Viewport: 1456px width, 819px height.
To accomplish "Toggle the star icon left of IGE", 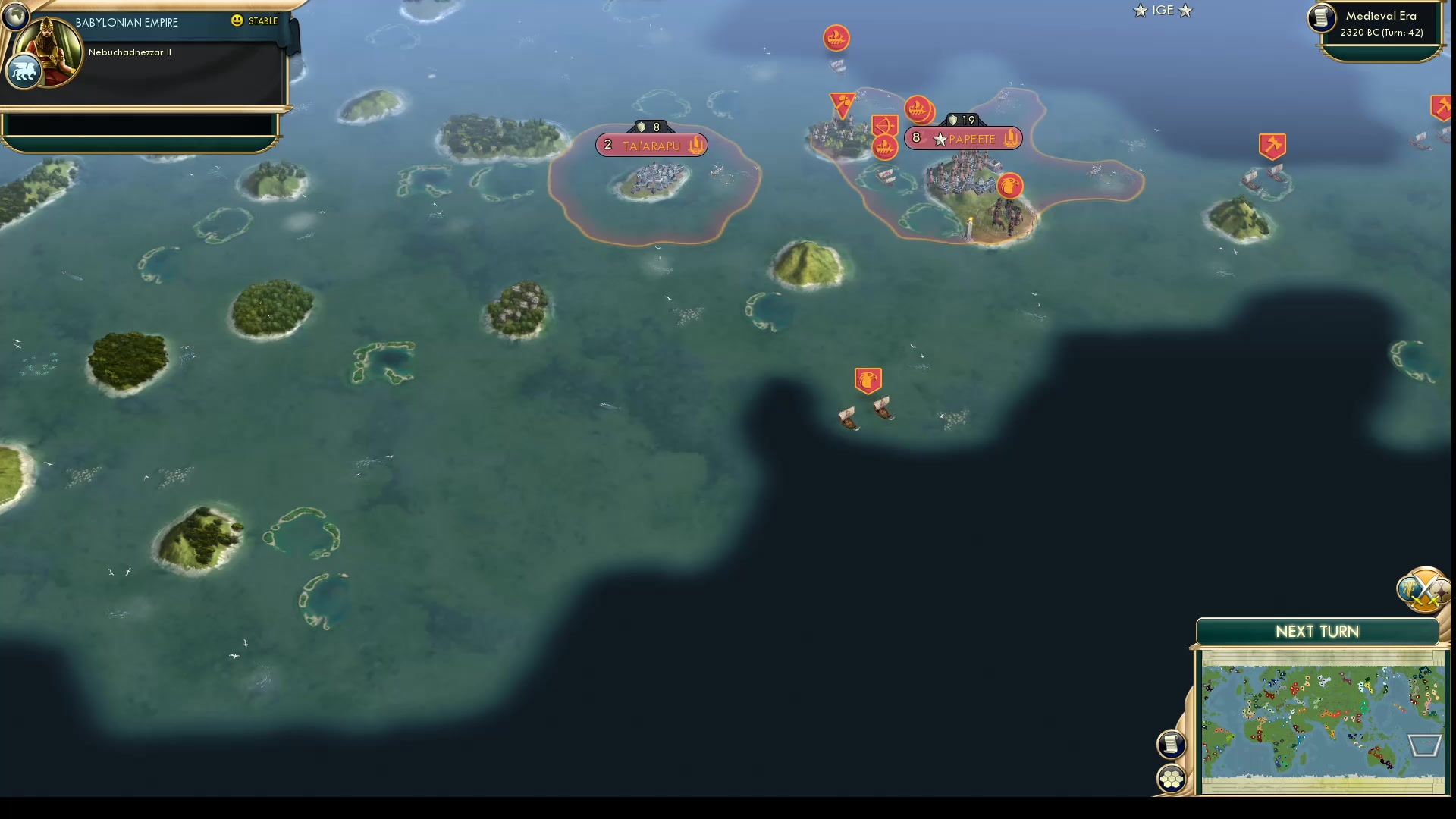I will [1140, 11].
